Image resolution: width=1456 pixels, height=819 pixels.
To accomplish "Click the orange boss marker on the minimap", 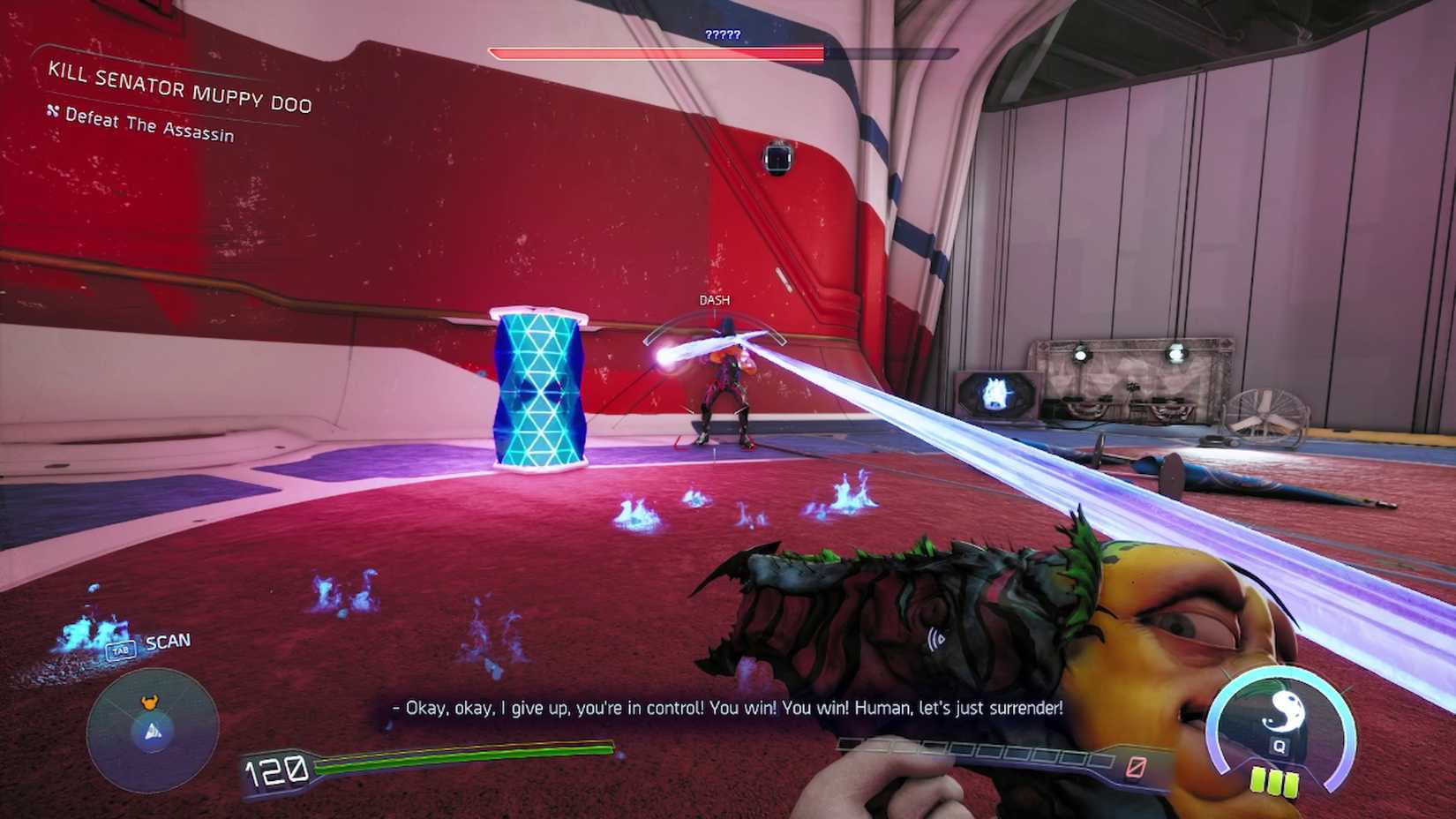I will pos(149,703).
